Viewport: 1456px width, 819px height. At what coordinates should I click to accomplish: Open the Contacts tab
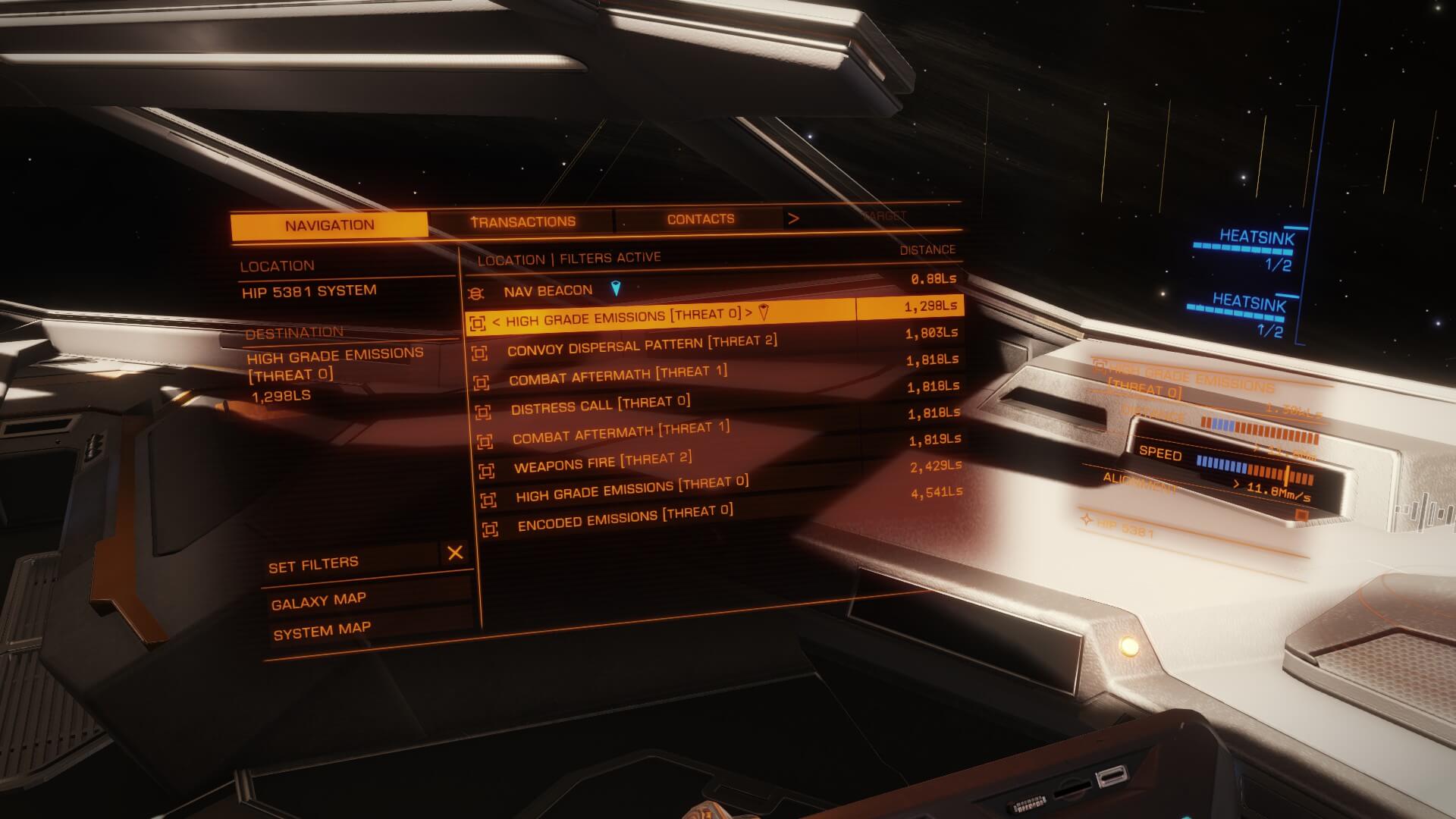[700, 219]
